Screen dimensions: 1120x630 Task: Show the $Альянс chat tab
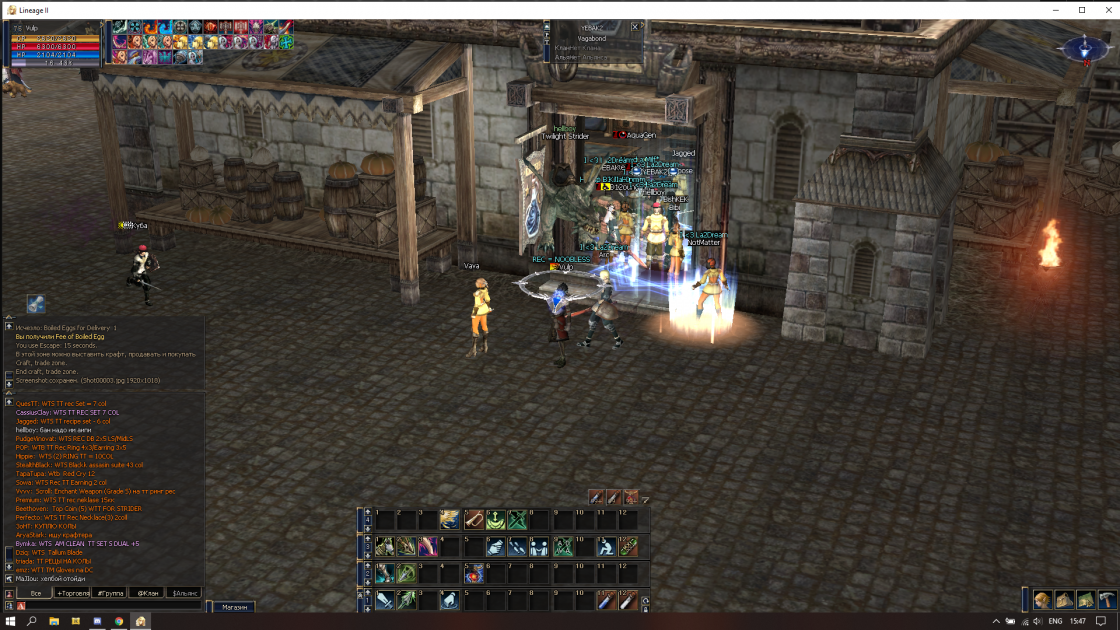click(185, 593)
